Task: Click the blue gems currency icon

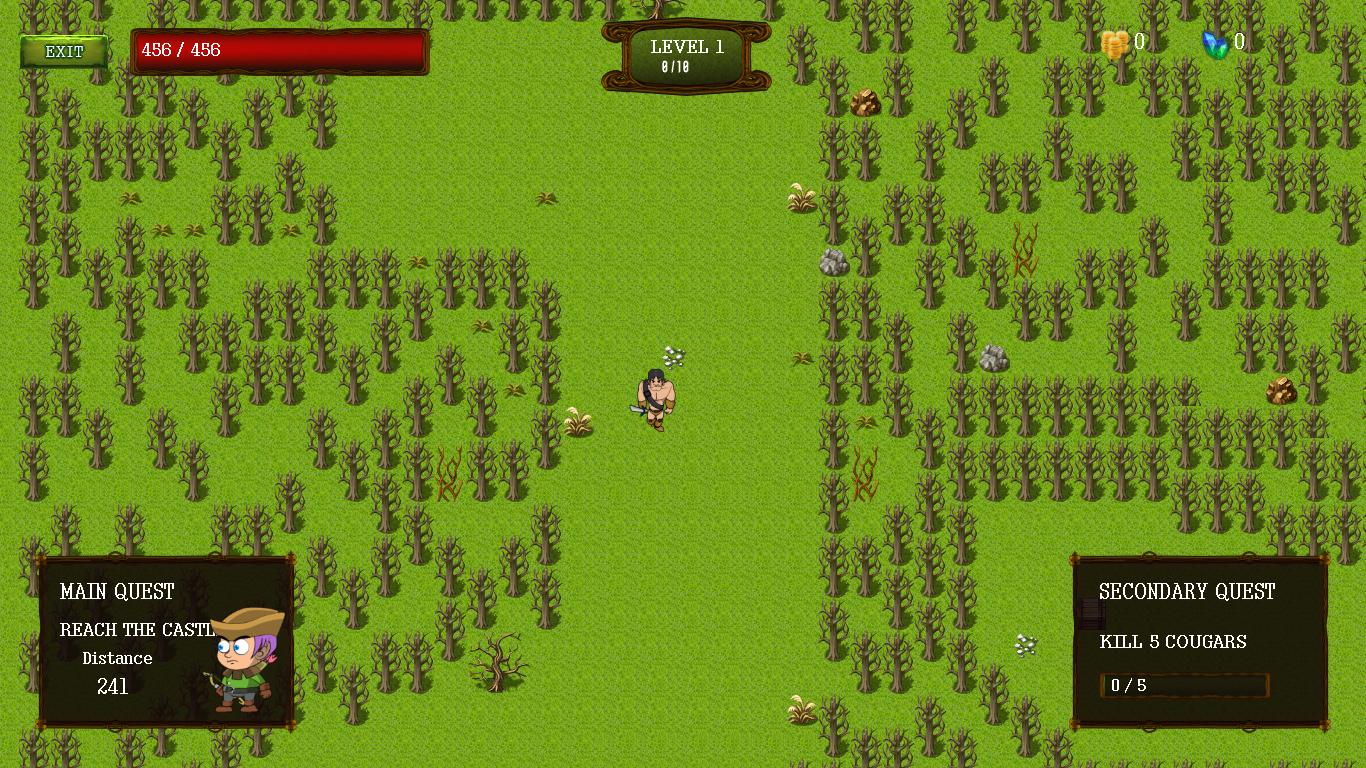Action: [x=1216, y=43]
